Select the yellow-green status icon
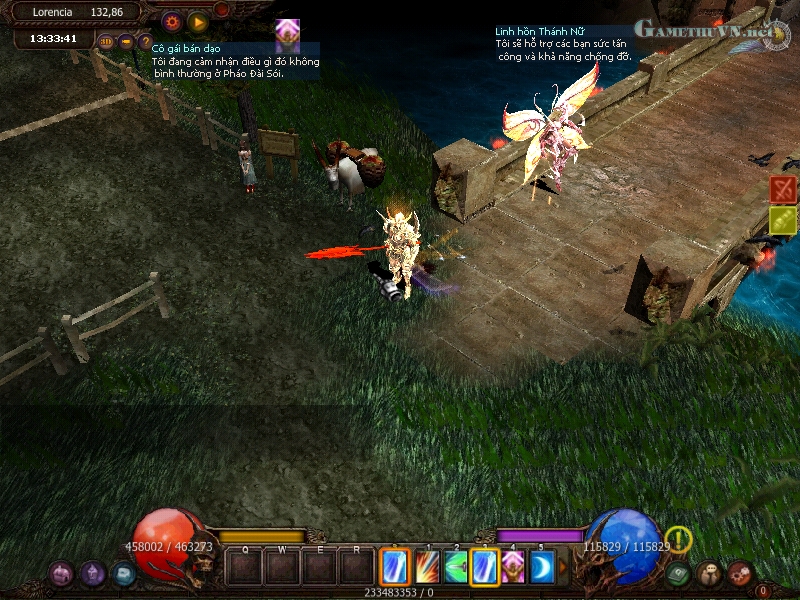This screenshot has width=800, height=600. click(x=783, y=220)
